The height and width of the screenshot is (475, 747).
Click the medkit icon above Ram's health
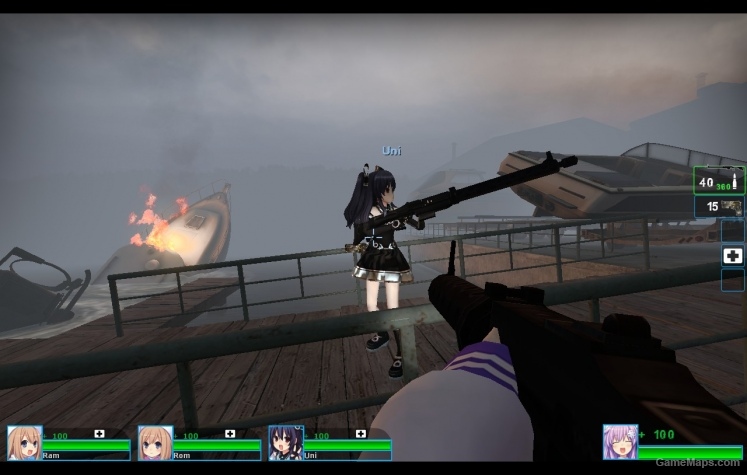(x=99, y=434)
